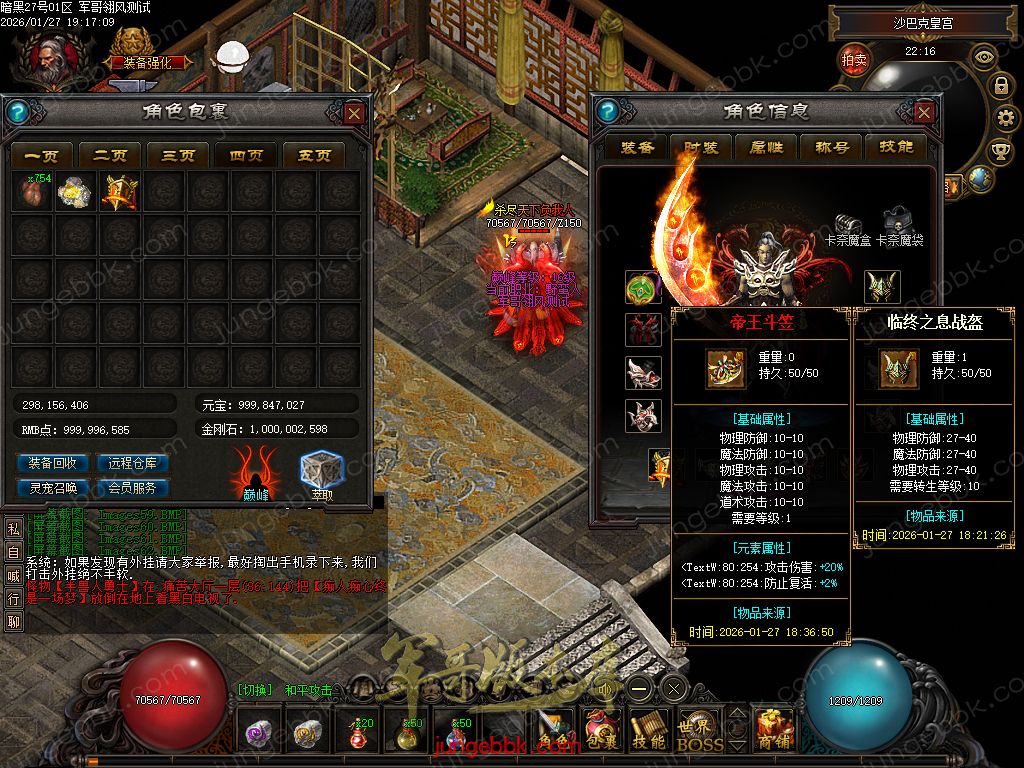Open the 拍卖 auction button
Viewport: 1024px width, 768px height.
[x=854, y=60]
